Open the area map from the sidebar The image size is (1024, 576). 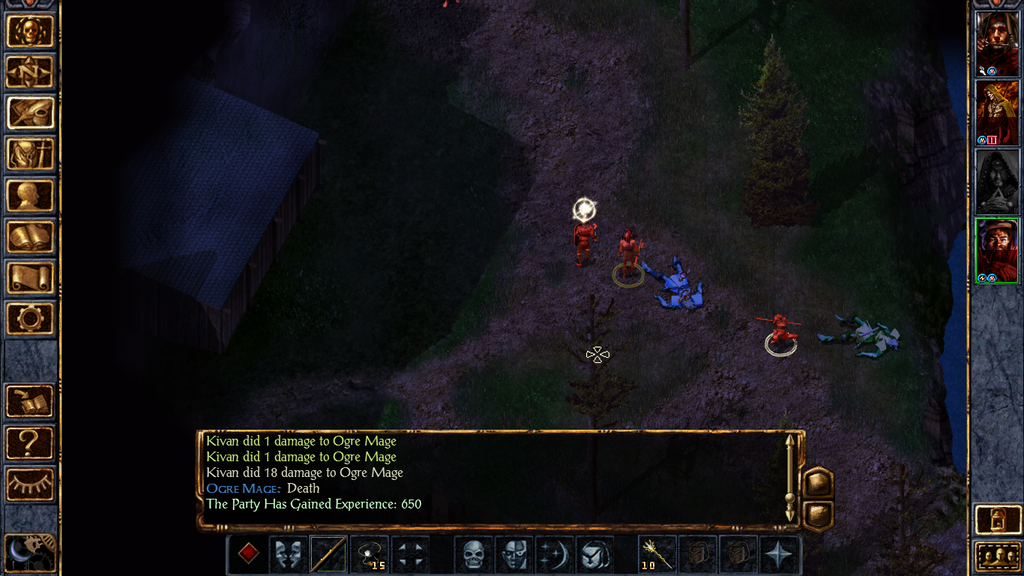point(30,72)
